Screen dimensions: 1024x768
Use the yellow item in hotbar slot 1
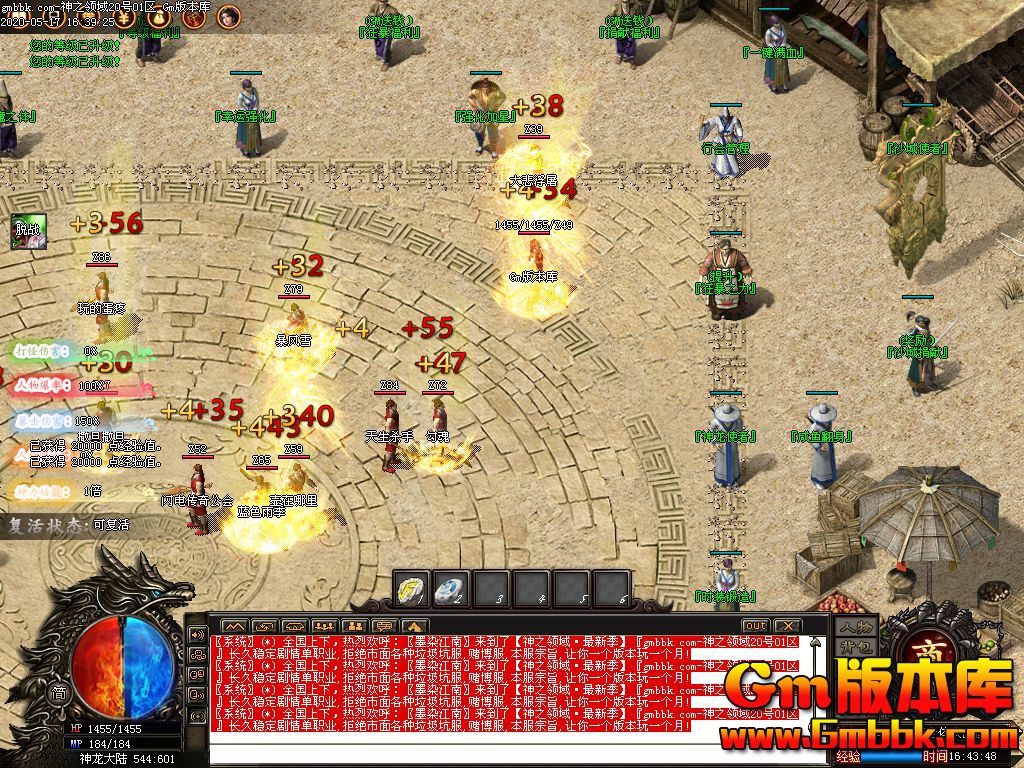point(411,587)
